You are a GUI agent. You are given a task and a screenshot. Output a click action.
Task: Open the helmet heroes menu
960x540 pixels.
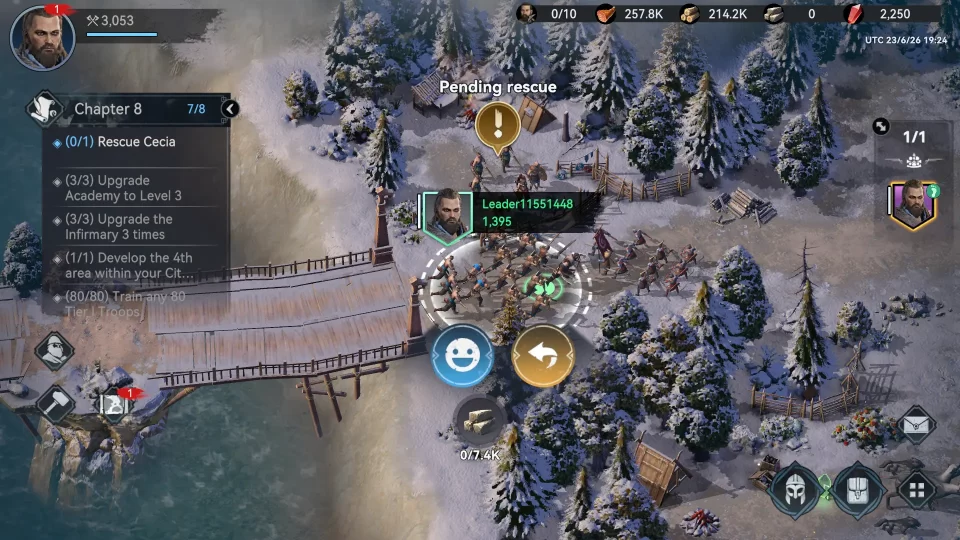coord(796,490)
